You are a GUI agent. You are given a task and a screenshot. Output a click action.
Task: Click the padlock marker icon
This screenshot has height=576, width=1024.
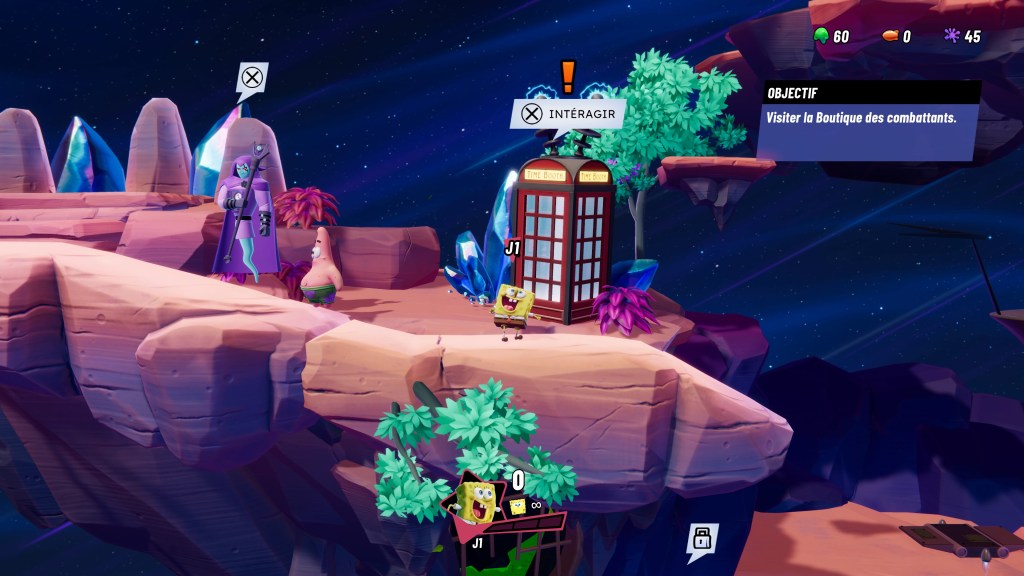pos(701,539)
